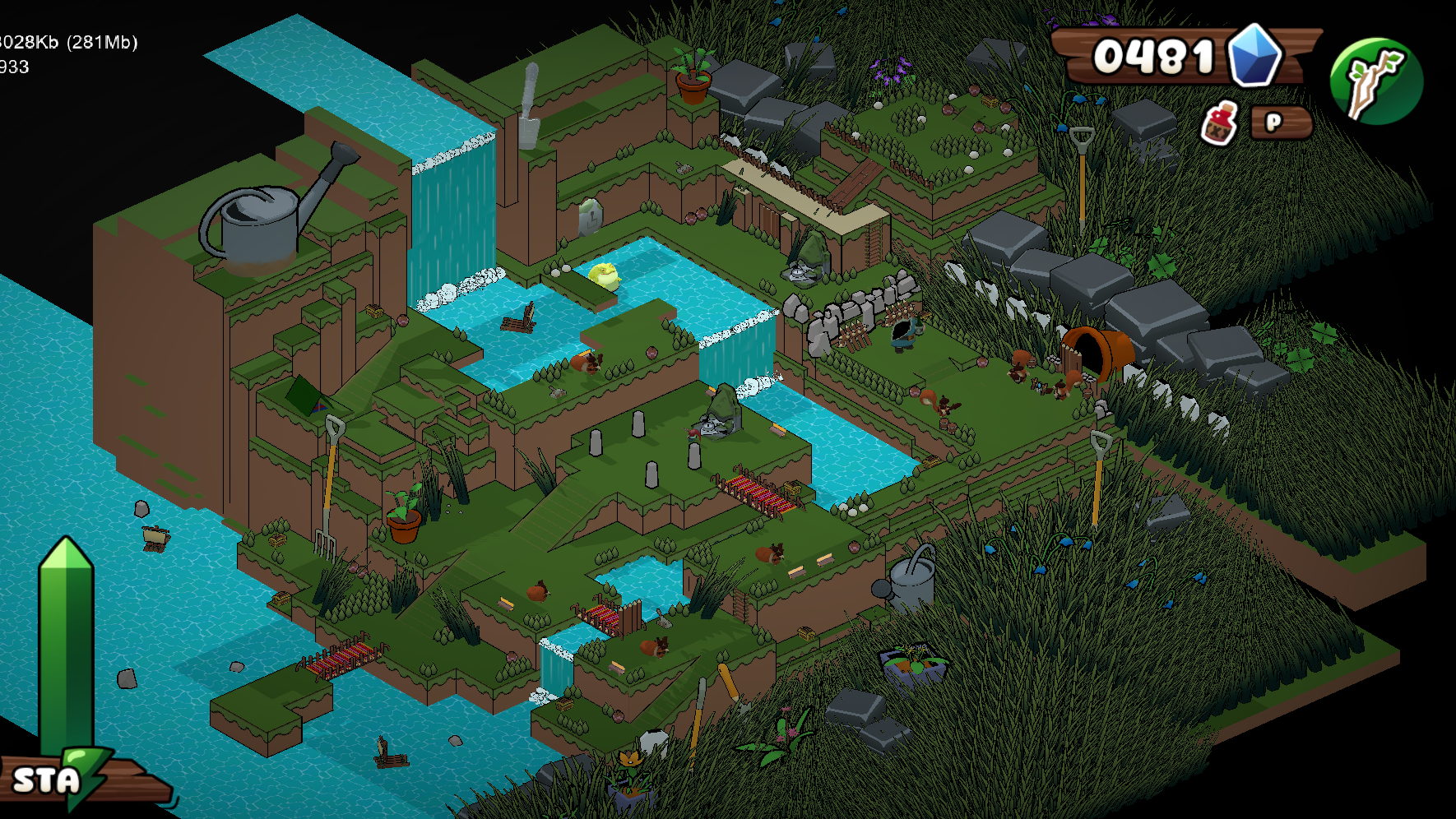Viewport: 1456px width, 819px height.
Task: Select the green stick weapon icon
Action: click(1375, 81)
